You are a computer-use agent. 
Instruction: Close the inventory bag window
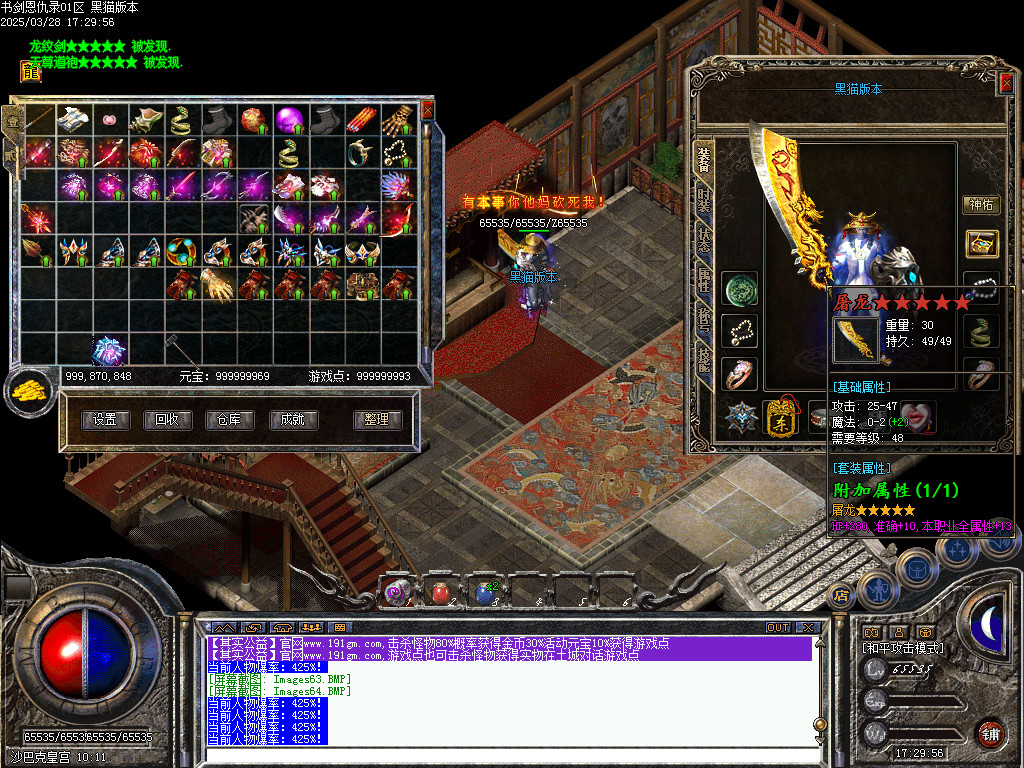(428, 109)
